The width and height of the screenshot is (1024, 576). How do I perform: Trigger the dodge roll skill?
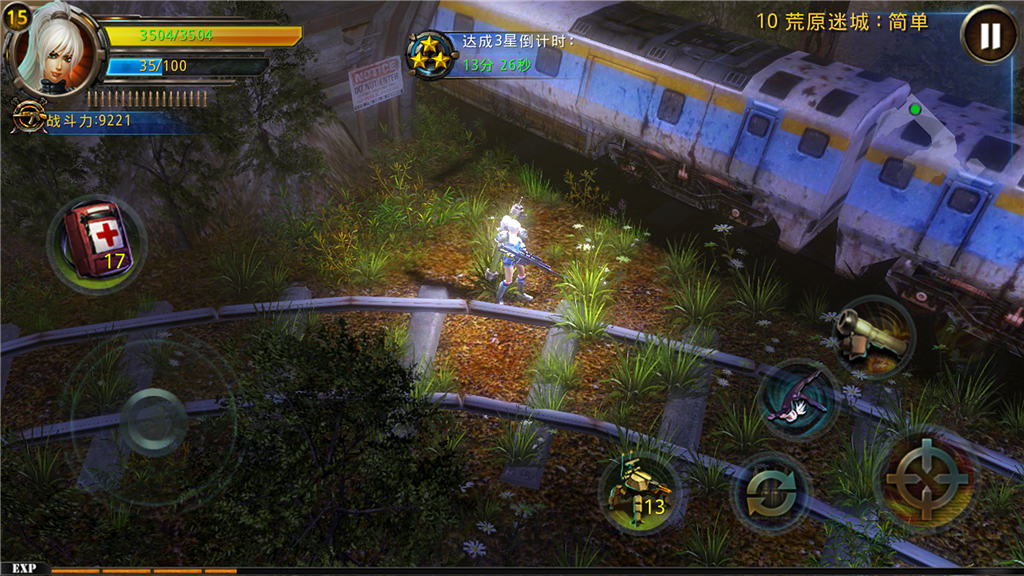click(x=799, y=399)
